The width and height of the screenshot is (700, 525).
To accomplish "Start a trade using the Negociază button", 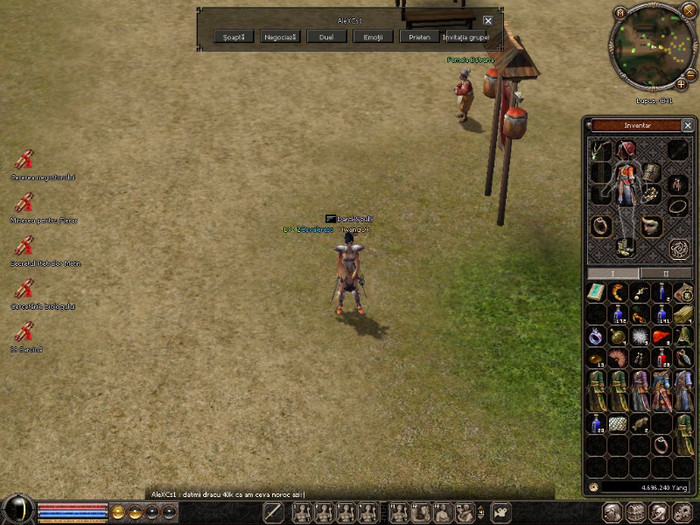I will point(280,37).
